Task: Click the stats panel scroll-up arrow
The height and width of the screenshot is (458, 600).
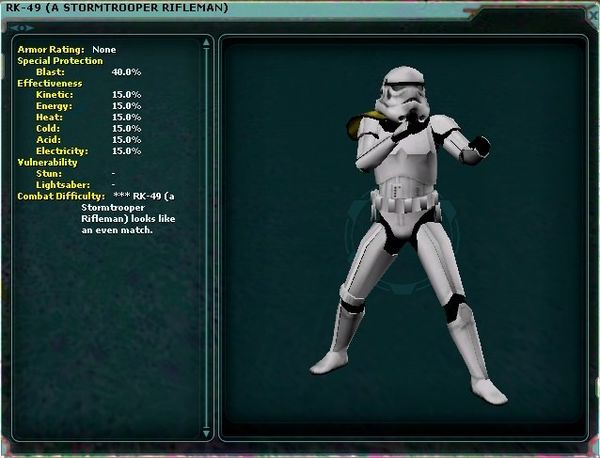Action: 207,43
